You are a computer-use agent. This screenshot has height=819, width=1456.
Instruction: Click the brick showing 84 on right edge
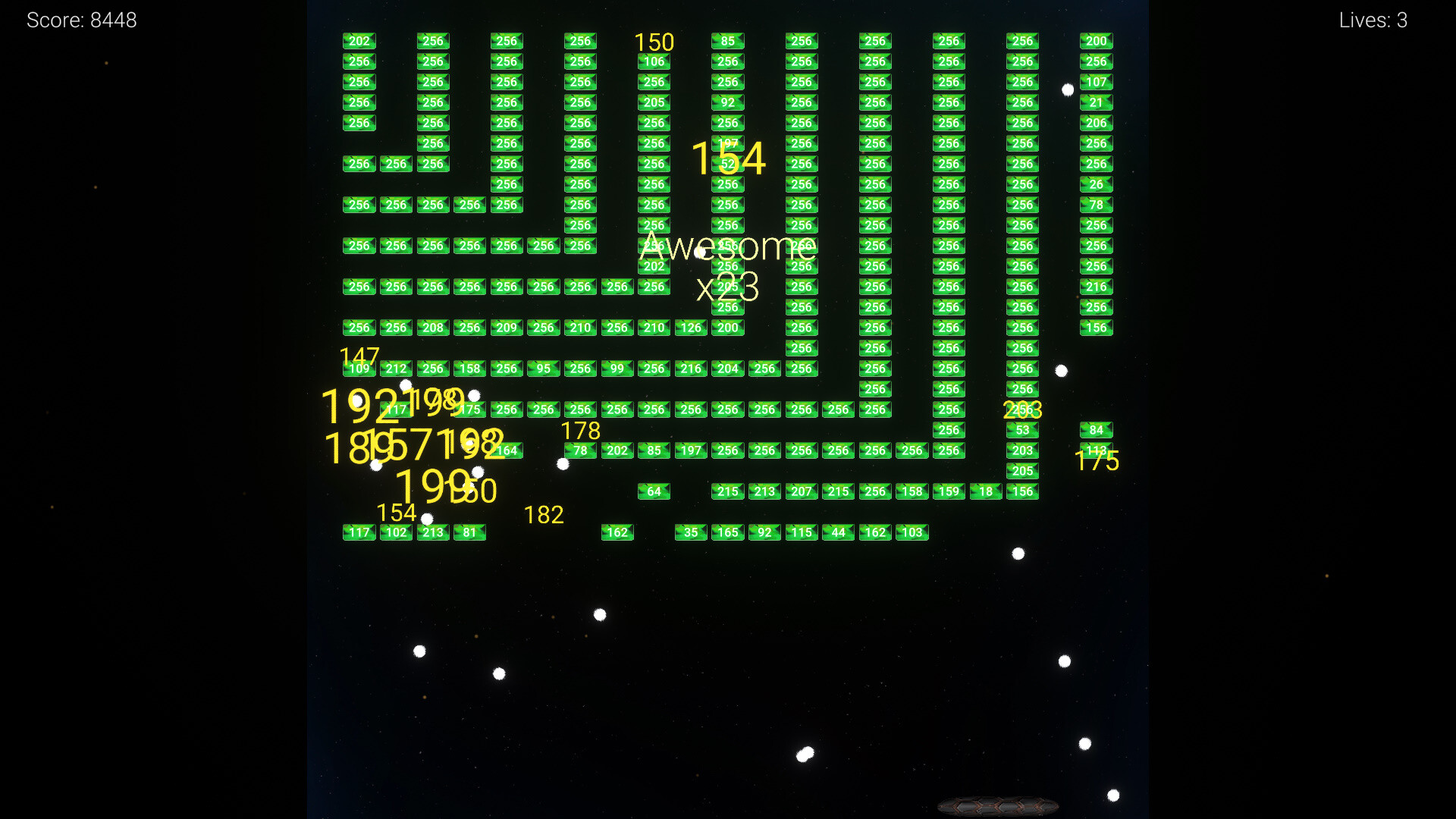click(1096, 429)
